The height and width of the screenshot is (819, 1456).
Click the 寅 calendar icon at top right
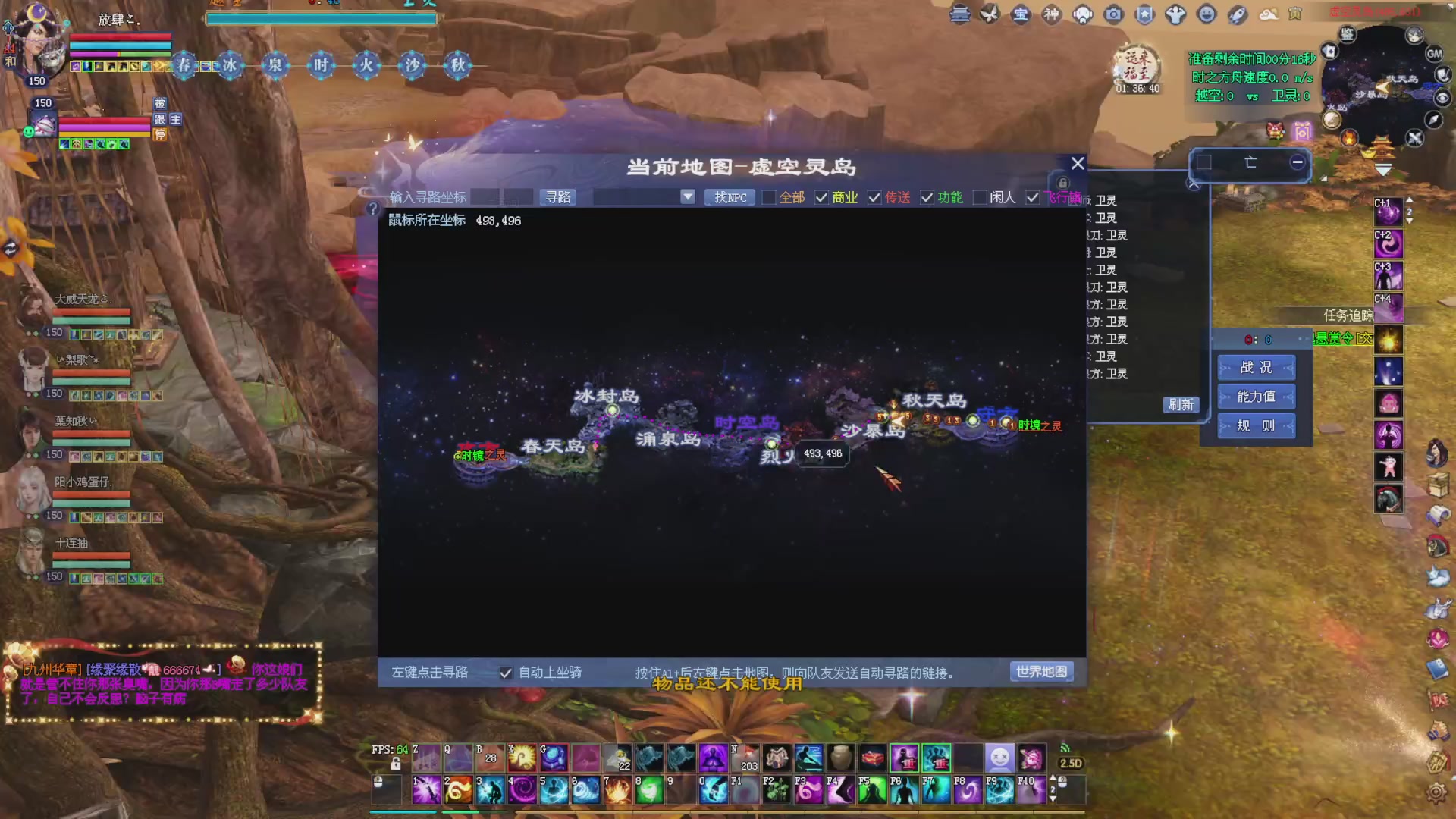[1297, 14]
